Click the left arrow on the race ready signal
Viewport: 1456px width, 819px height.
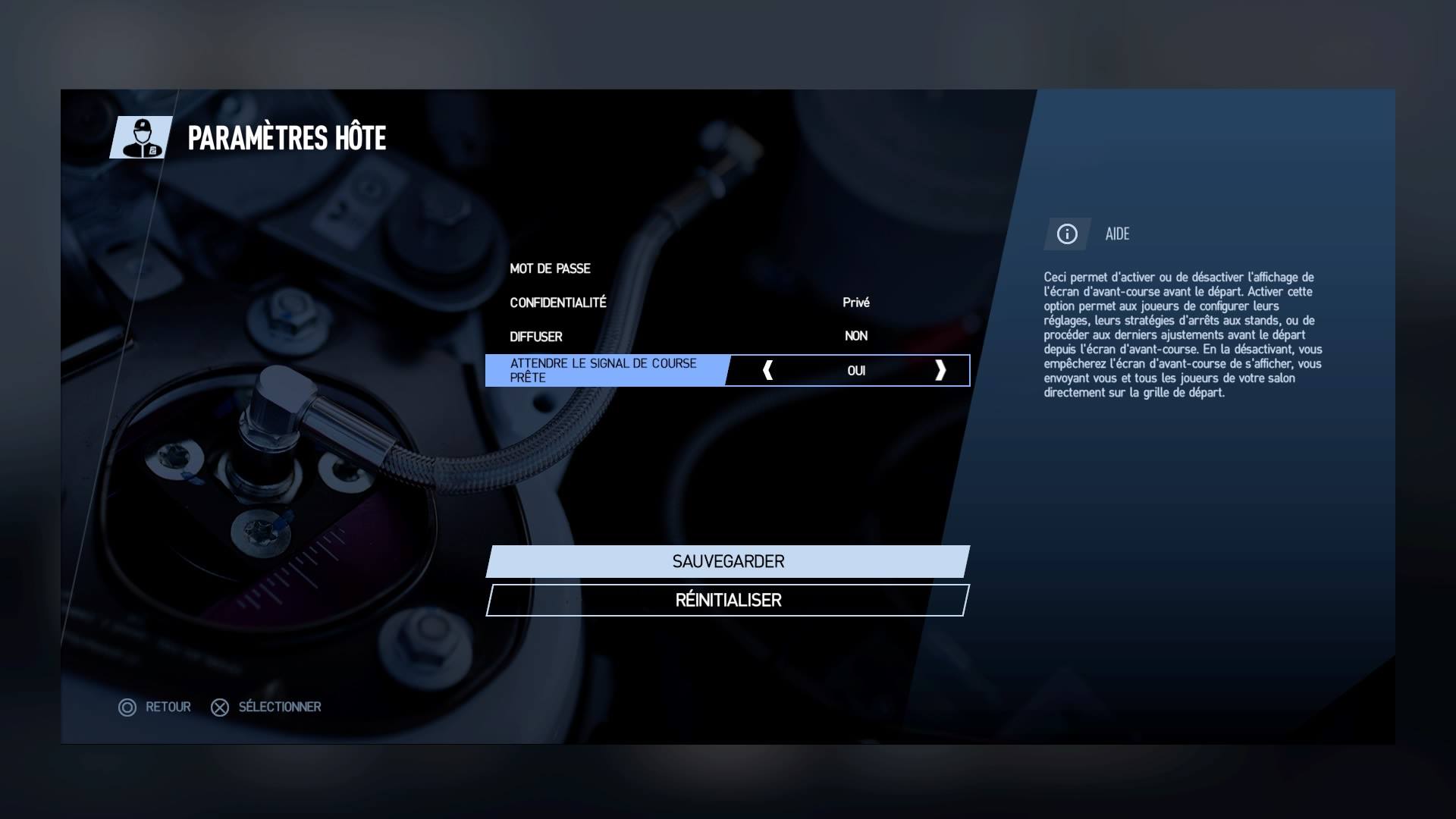(x=767, y=370)
